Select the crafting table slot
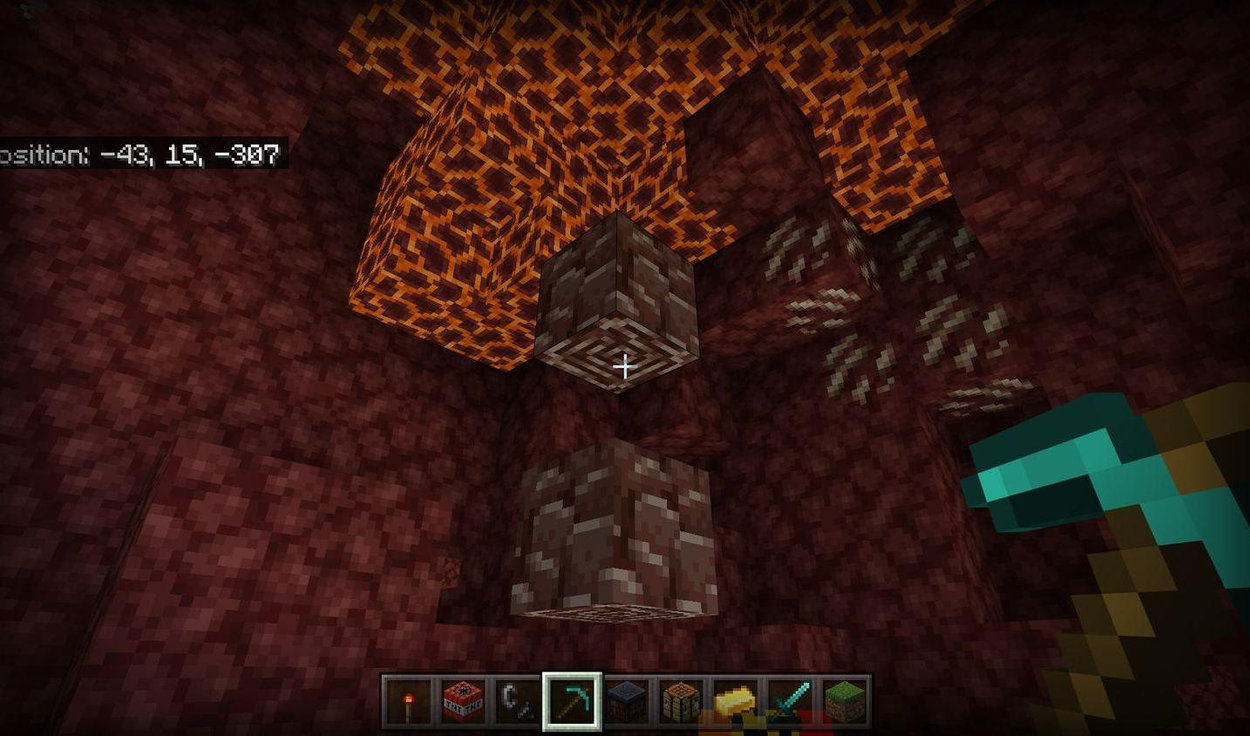Screen dimensions: 1250x736 pos(681,701)
